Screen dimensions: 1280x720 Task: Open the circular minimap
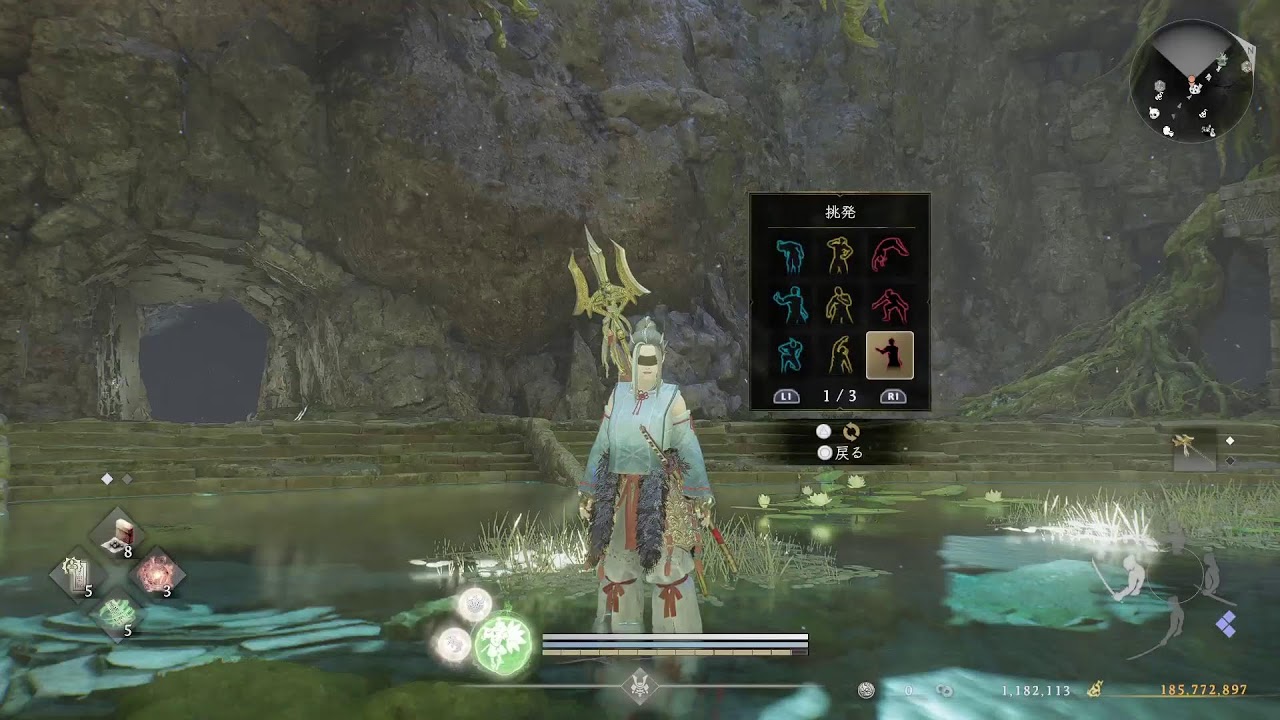[x=1191, y=82]
